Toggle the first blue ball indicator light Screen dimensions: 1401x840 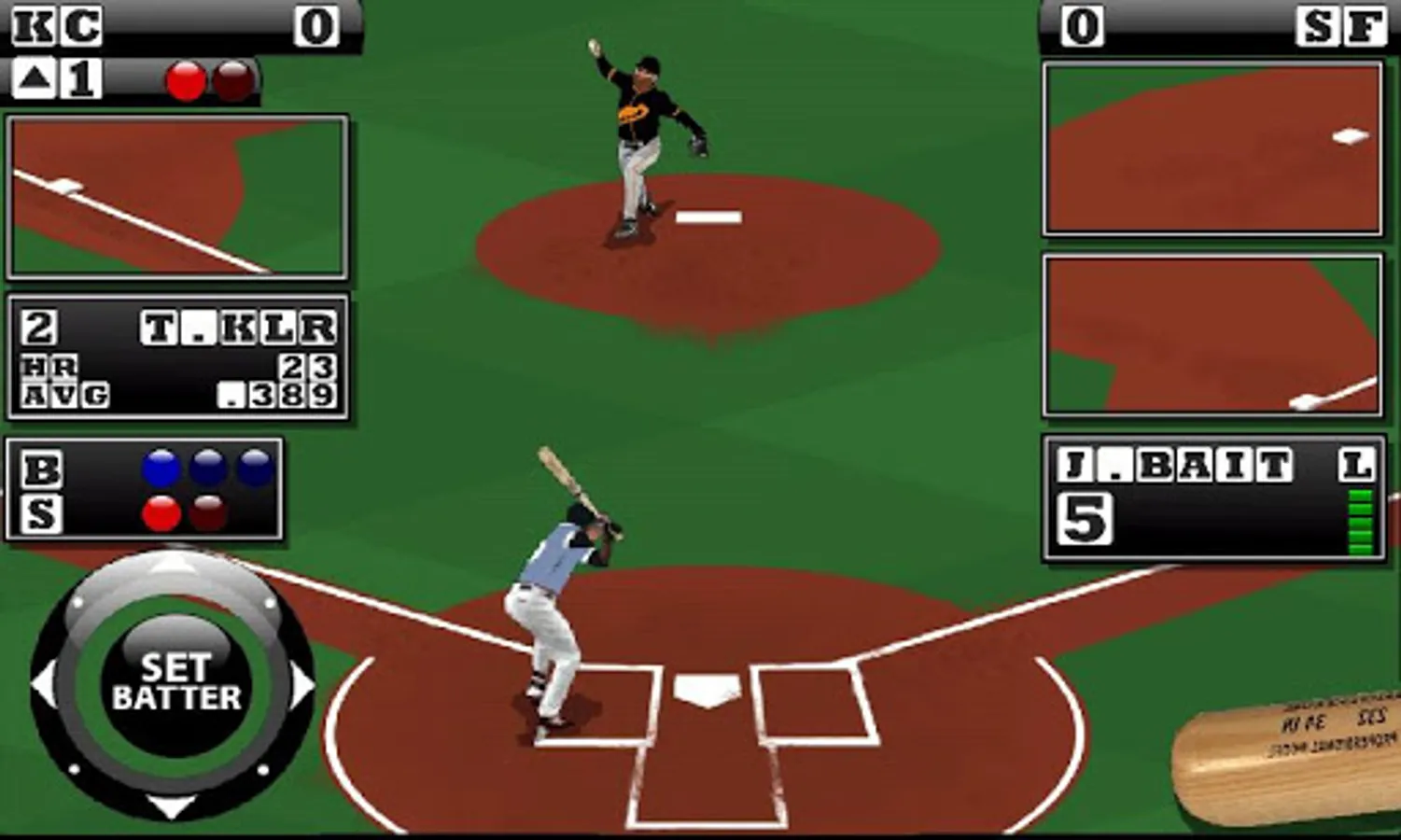(161, 468)
